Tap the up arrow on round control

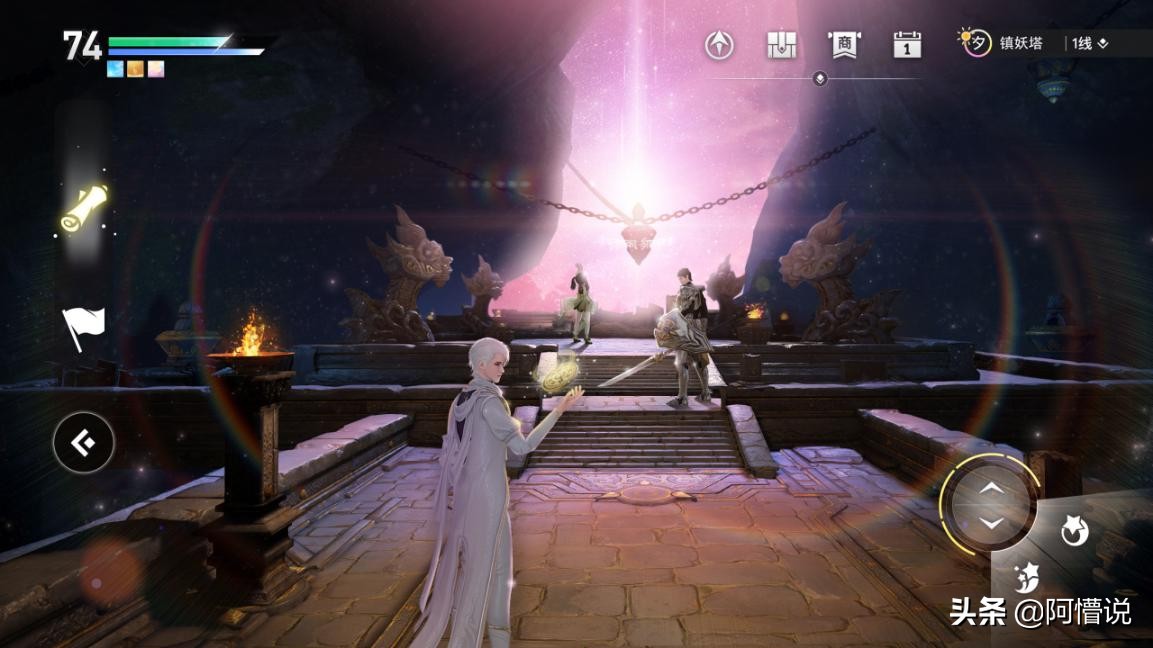click(x=990, y=487)
